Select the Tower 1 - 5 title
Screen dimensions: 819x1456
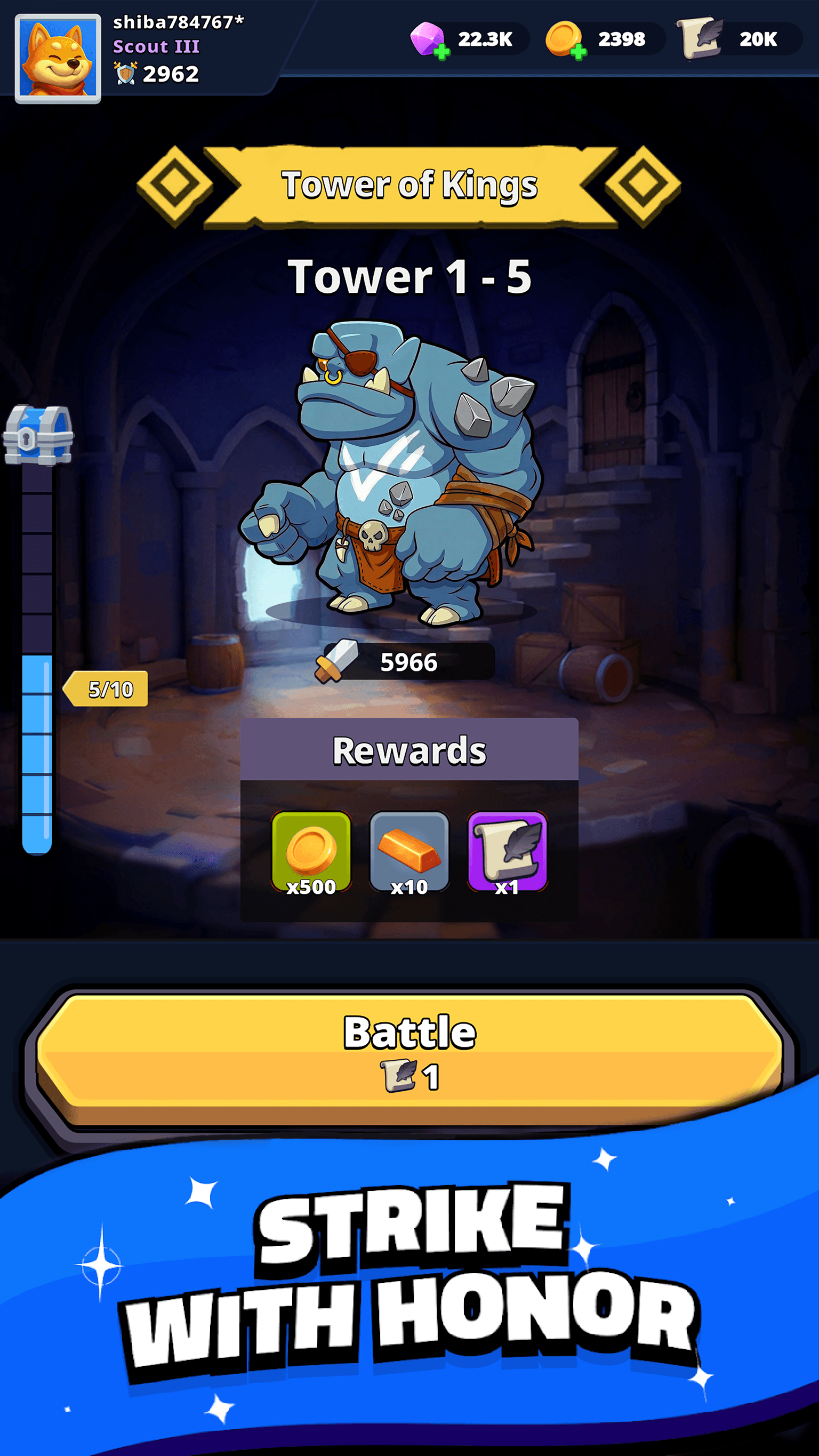409,275
